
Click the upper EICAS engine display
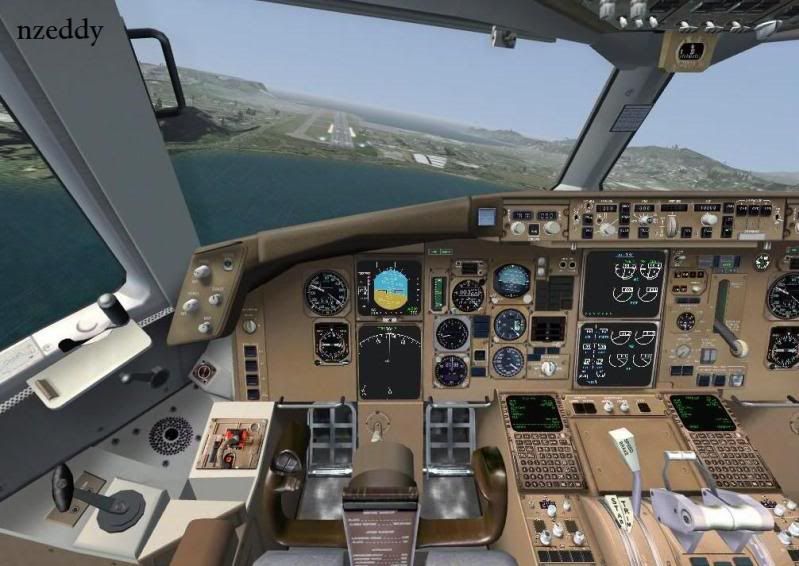[624, 284]
